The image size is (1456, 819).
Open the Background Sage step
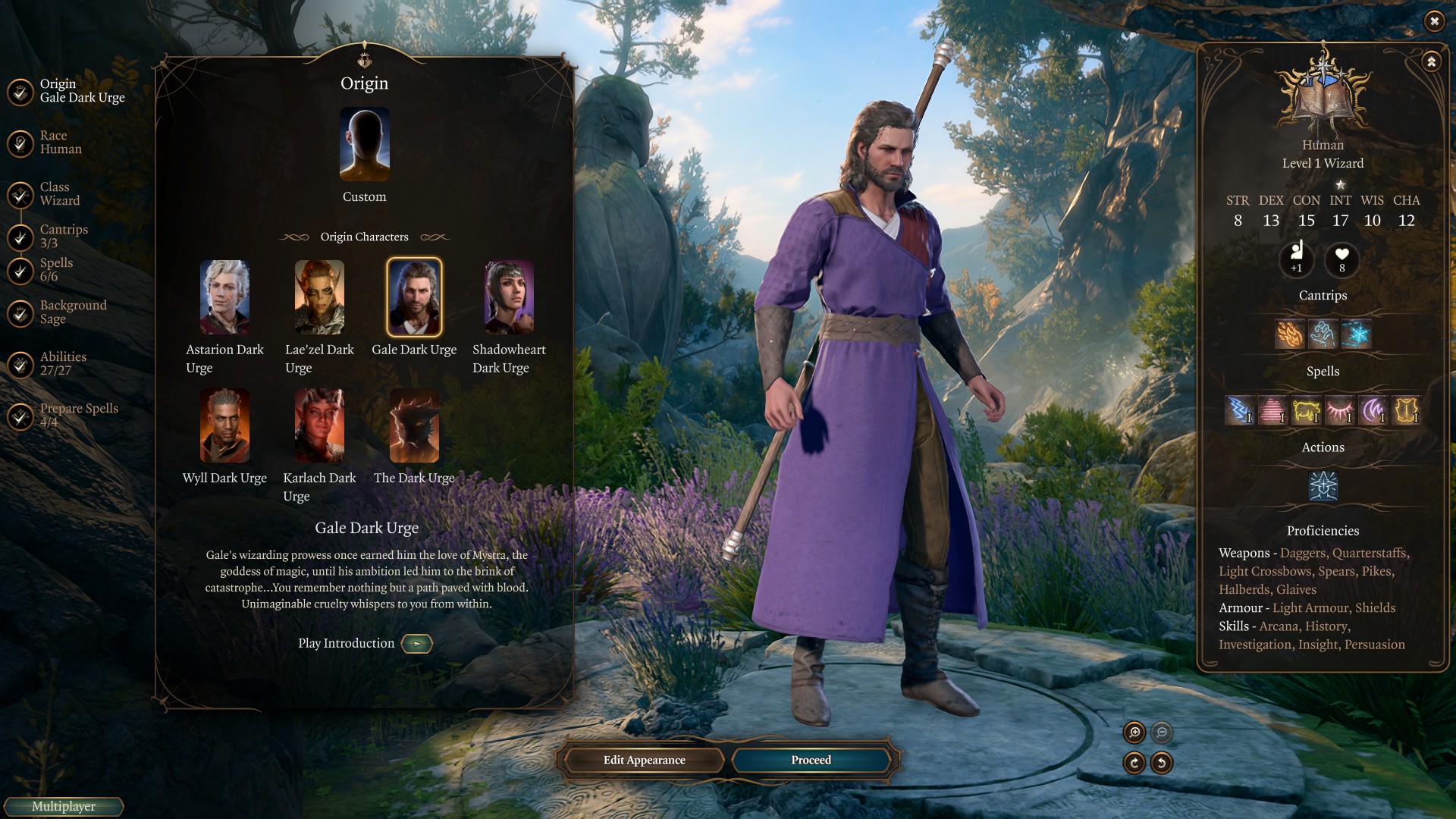click(x=72, y=312)
